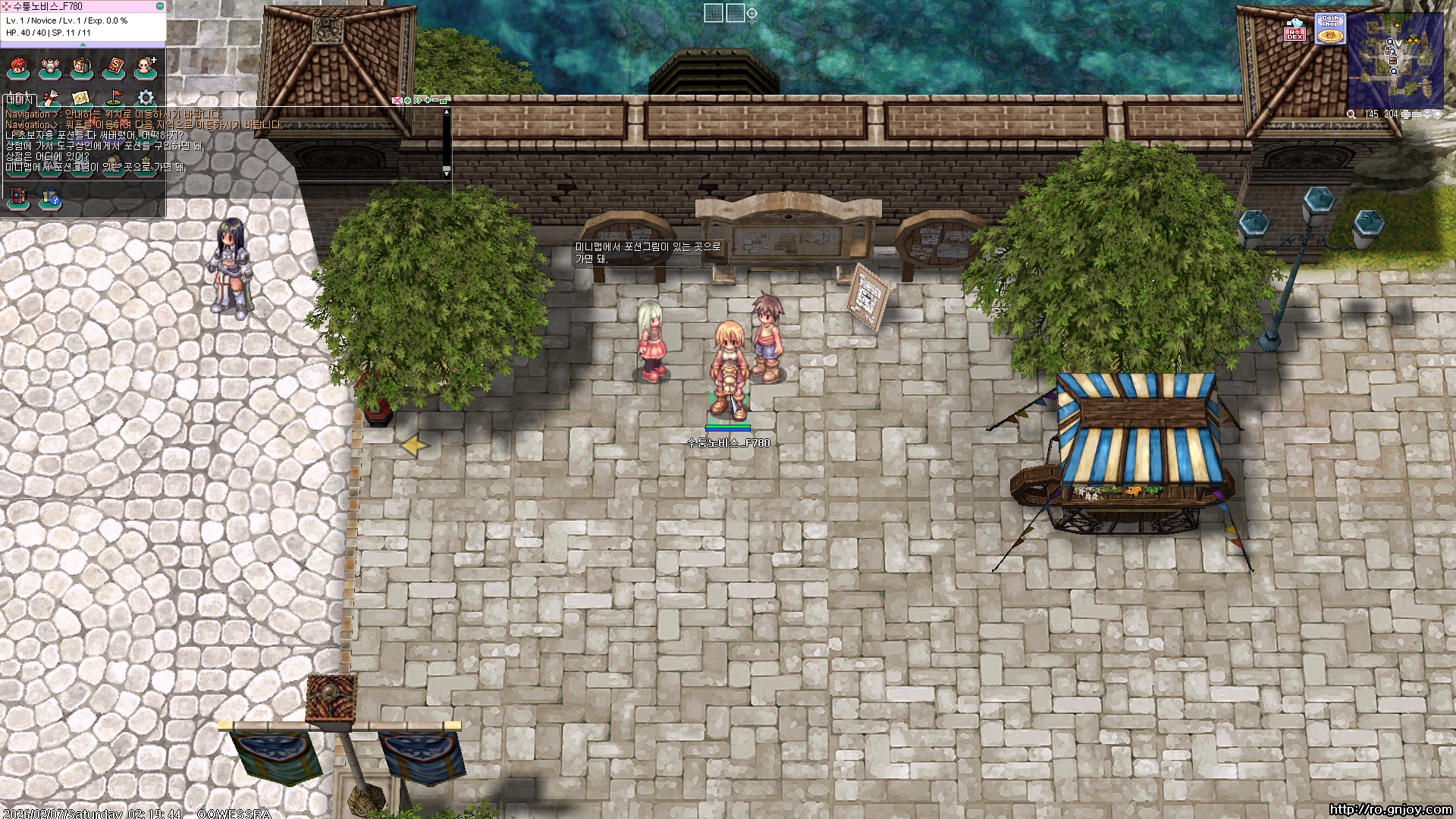This screenshot has height=819, width=1456.
Task: Open the Cash Shop
Action: click(x=1329, y=30)
